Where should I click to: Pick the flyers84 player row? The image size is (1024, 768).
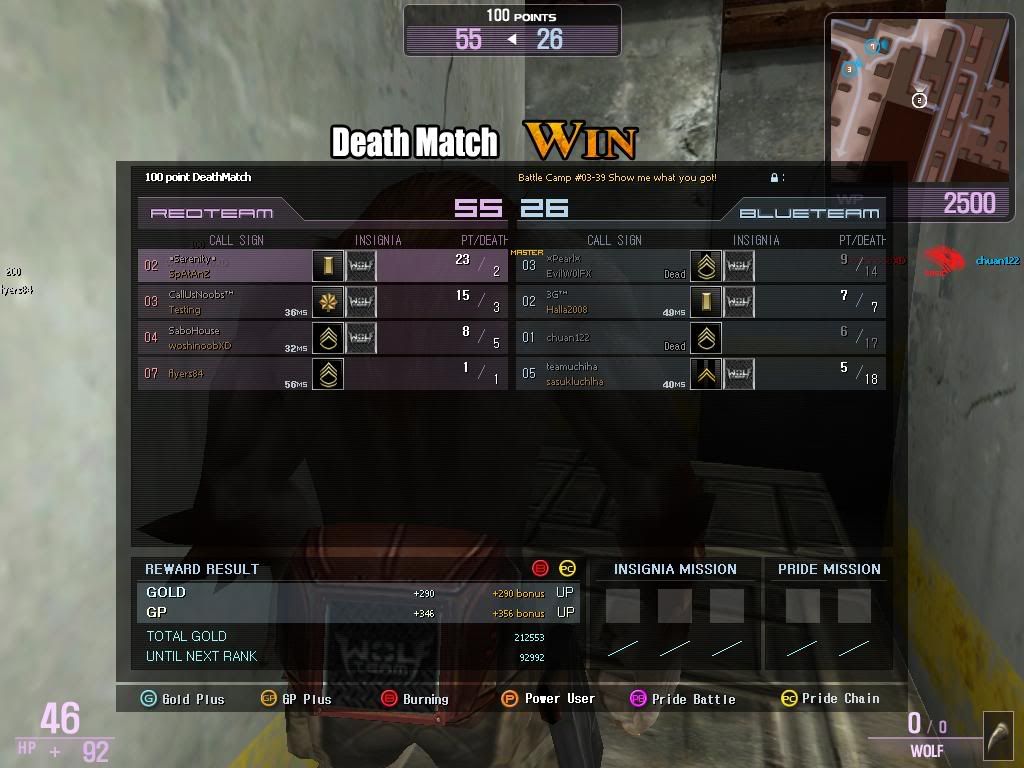coord(322,374)
